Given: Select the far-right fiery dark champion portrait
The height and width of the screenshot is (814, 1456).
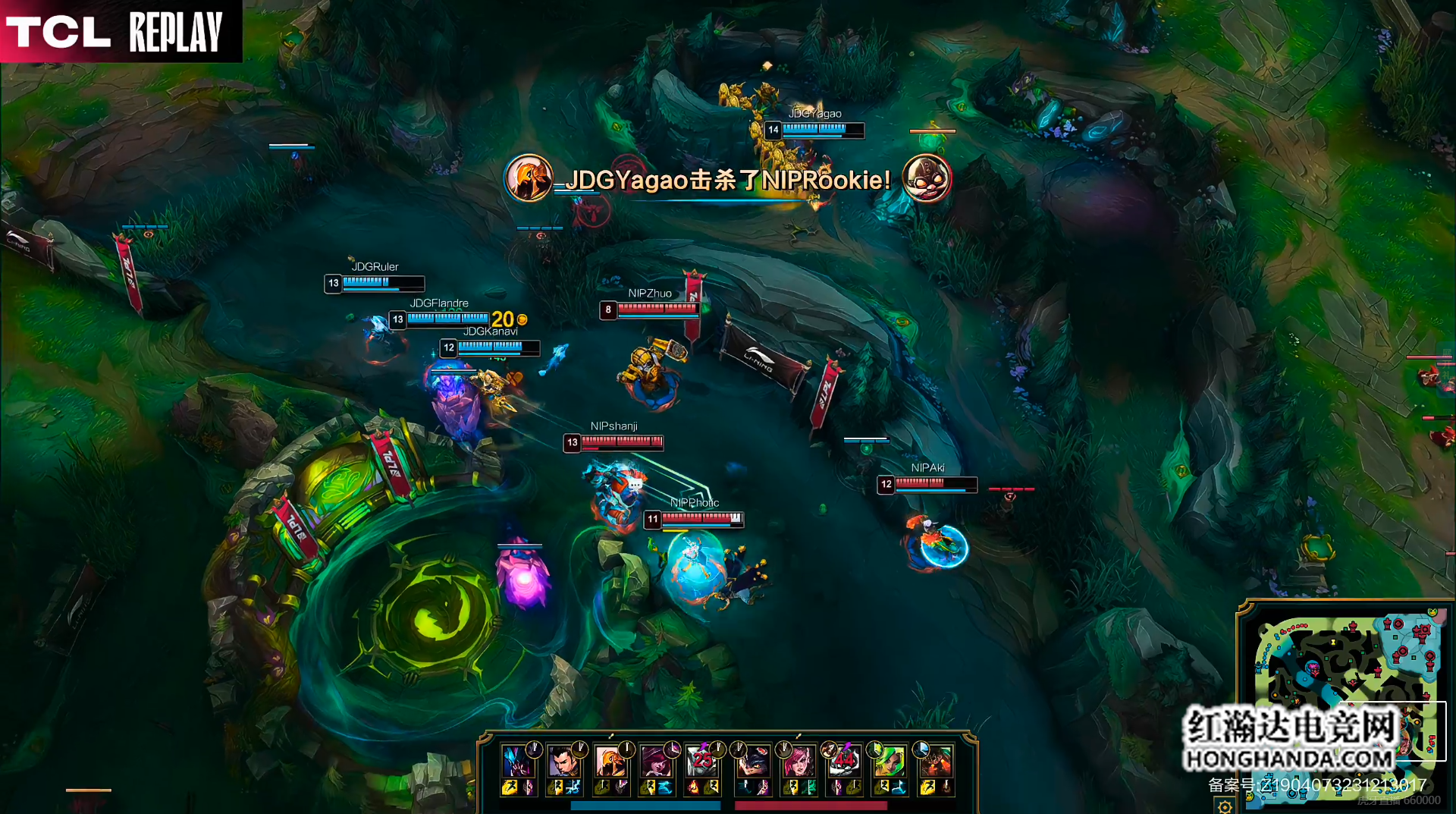Looking at the screenshot, I should (x=935, y=761).
